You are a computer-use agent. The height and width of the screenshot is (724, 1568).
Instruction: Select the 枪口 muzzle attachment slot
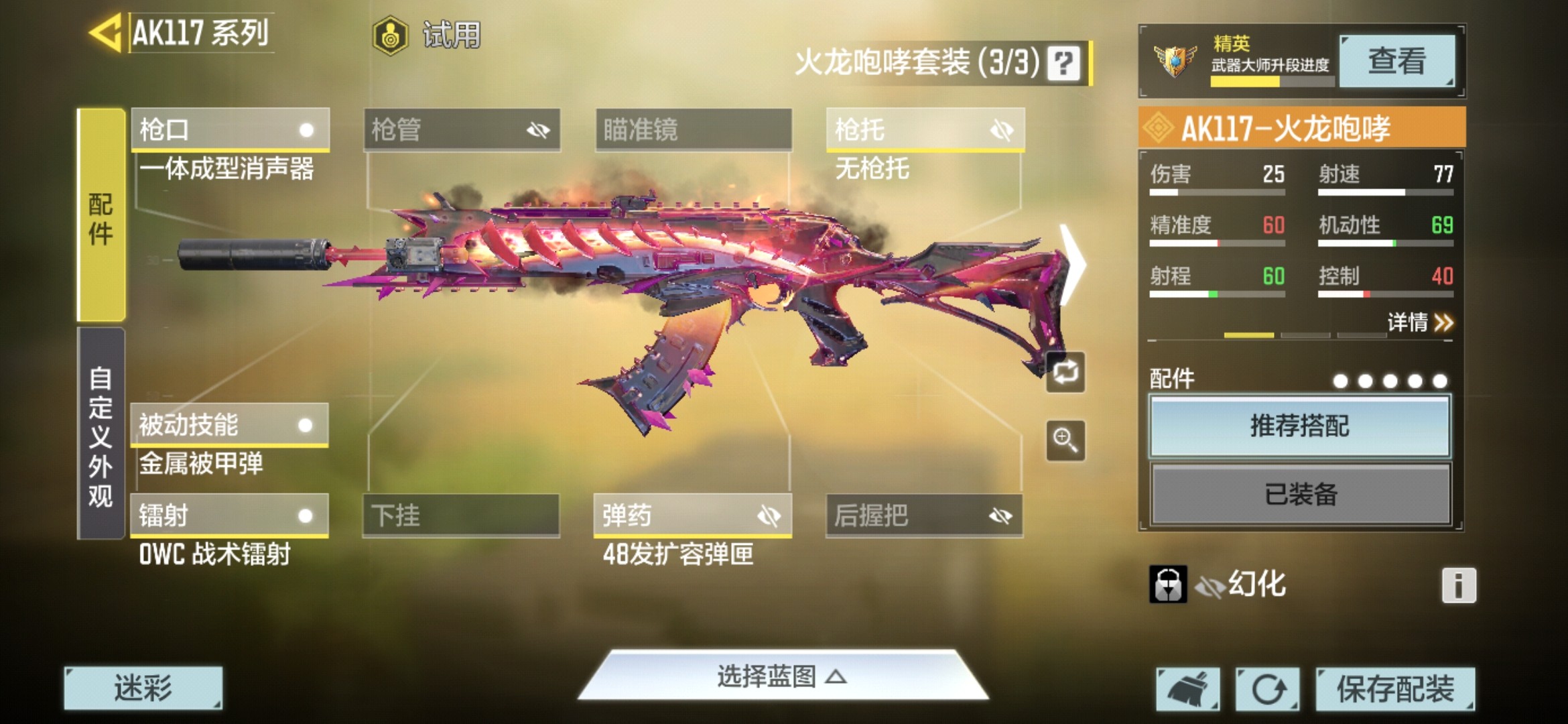coord(228,129)
